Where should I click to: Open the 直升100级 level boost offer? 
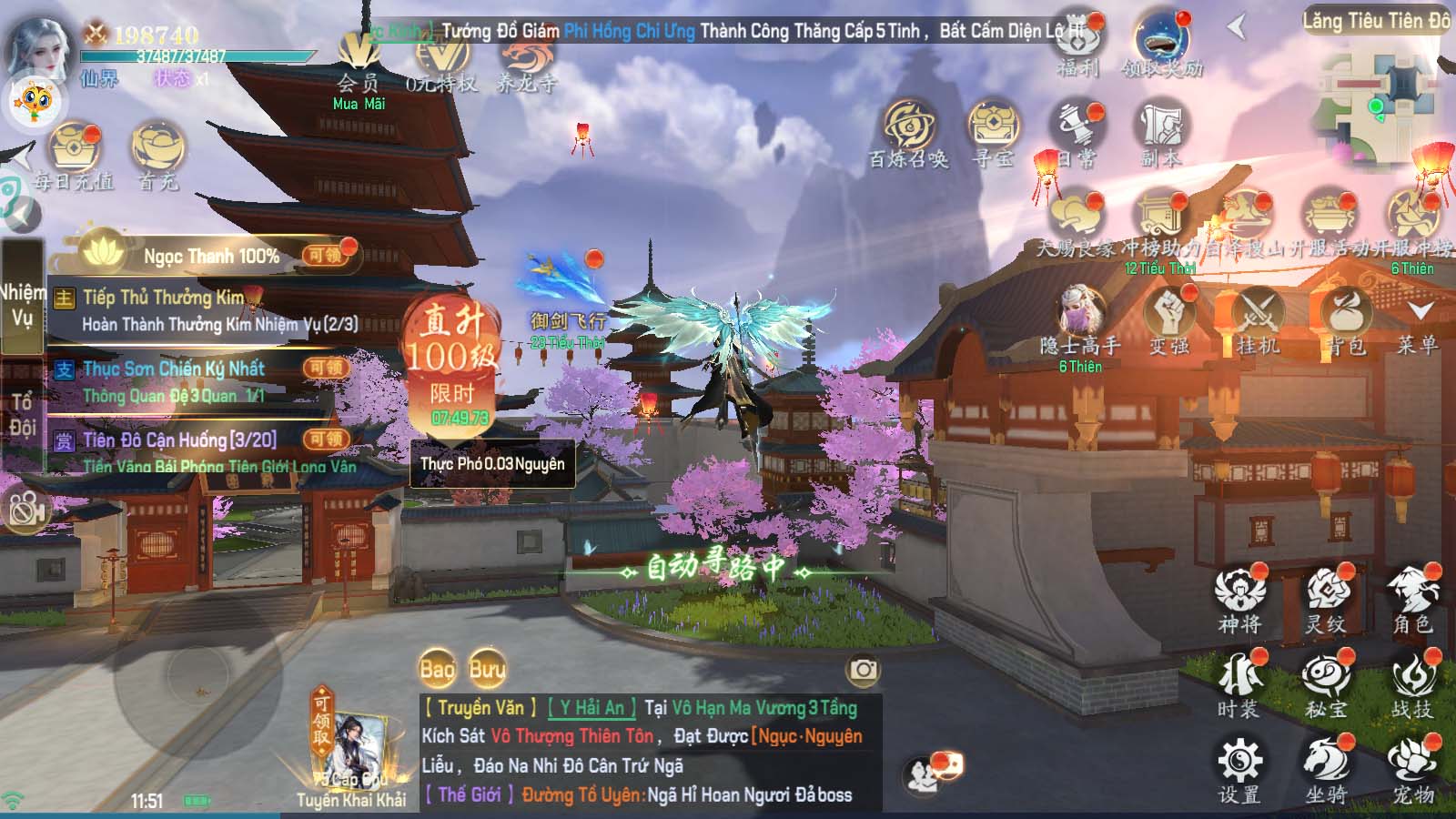452,359
